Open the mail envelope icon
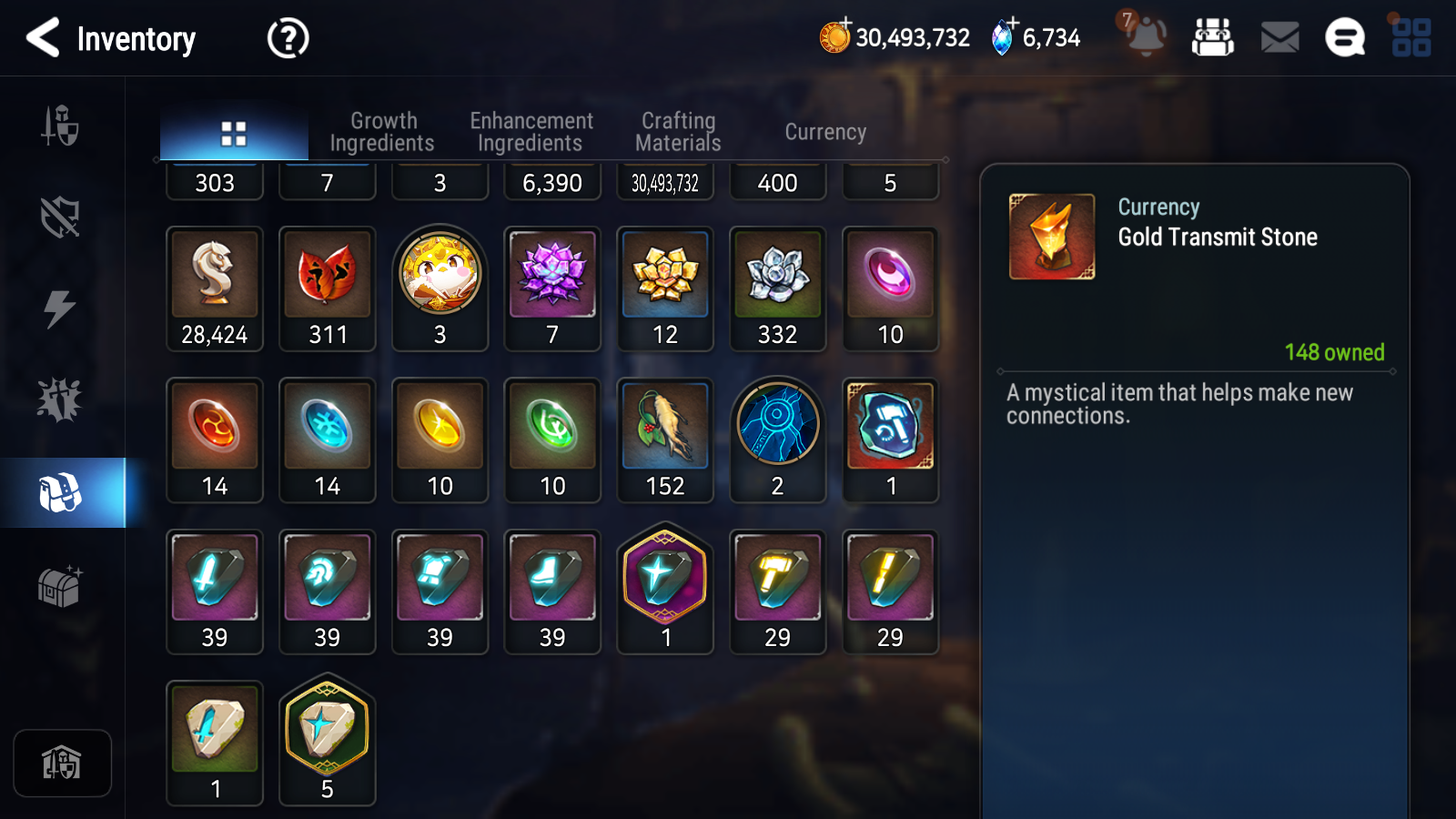The width and height of the screenshot is (1456, 819). [x=1279, y=38]
